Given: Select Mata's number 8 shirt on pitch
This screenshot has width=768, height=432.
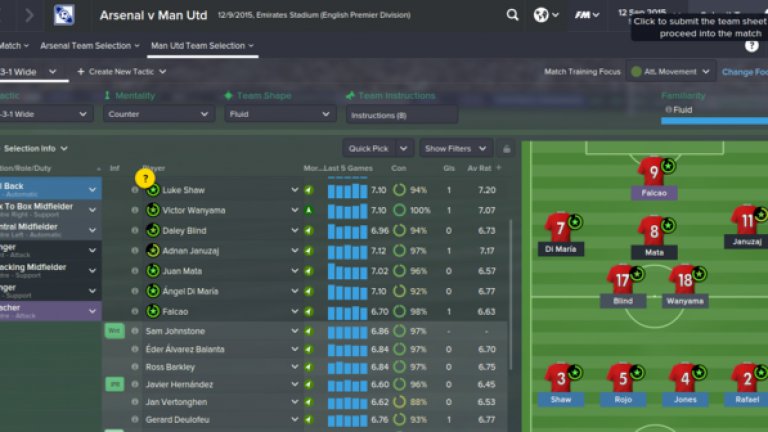Looking at the screenshot, I should point(653,230).
